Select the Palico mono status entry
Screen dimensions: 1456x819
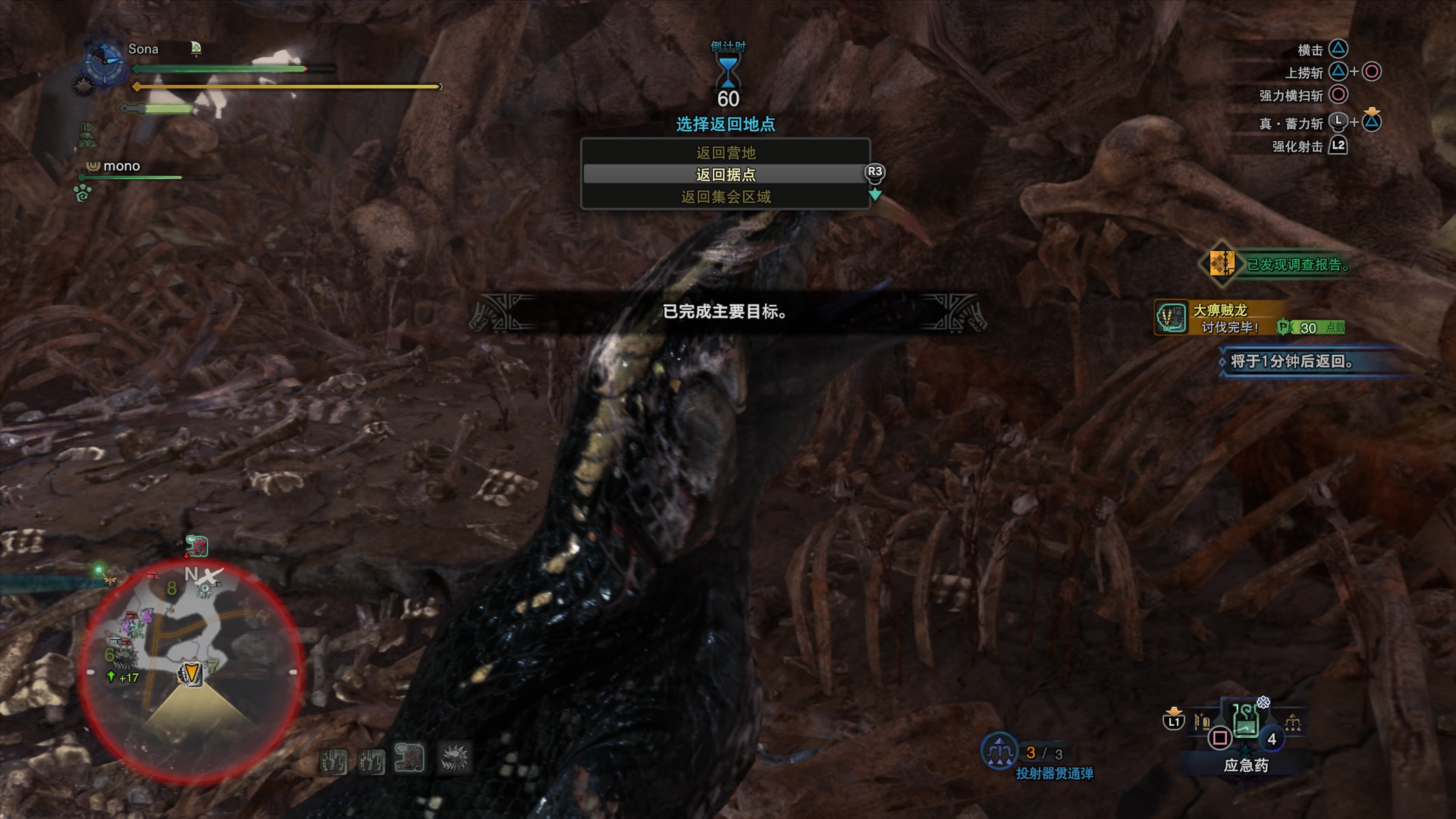[121, 166]
